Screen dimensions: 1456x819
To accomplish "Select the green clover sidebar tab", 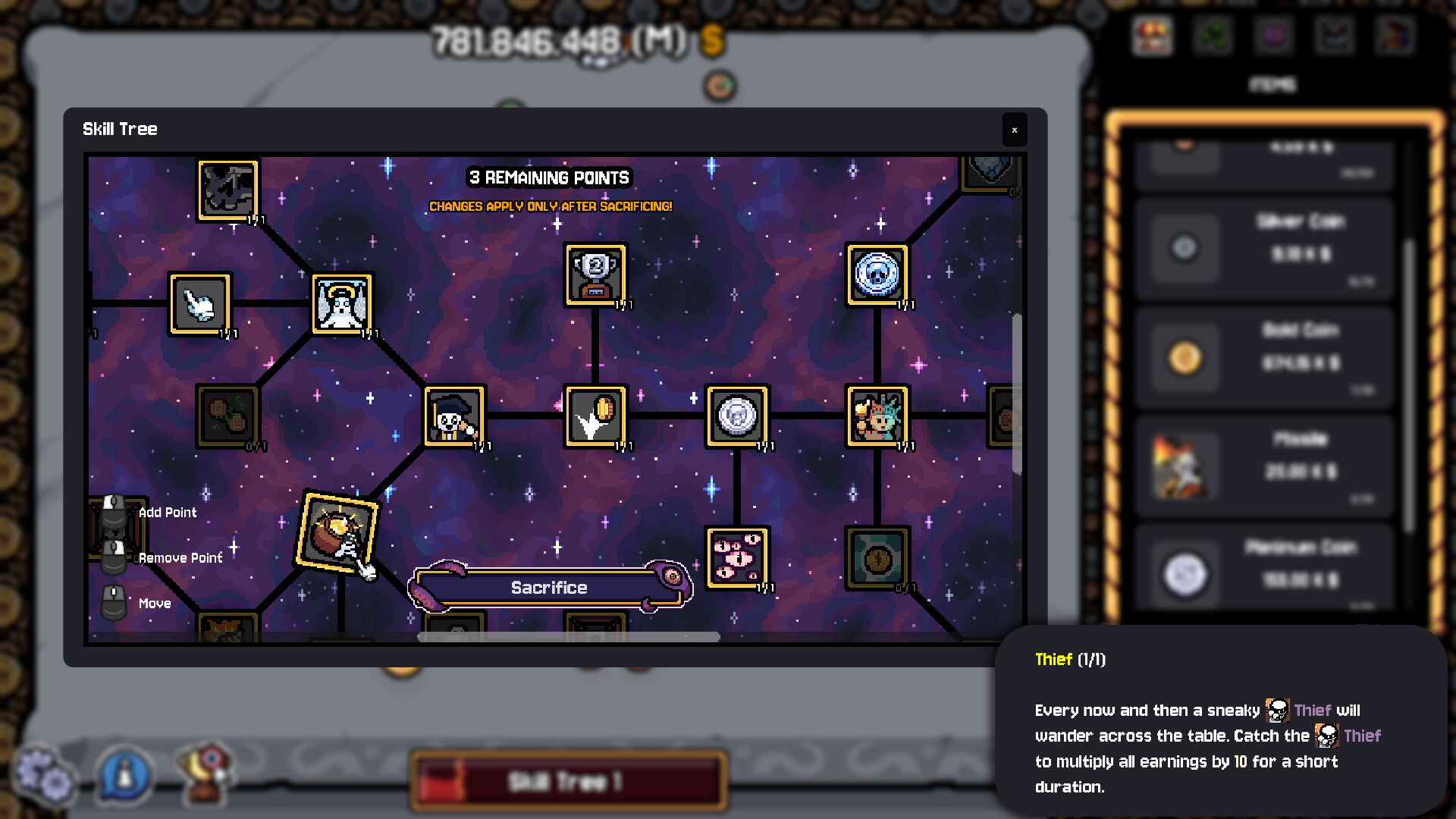I will 1213,35.
